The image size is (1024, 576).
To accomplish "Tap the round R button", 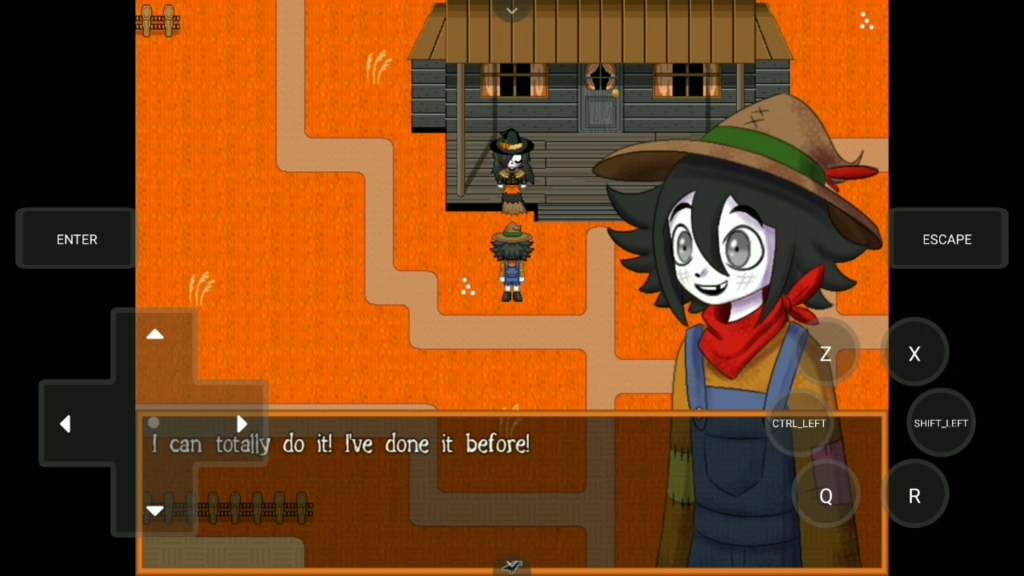I will [914, 496].
